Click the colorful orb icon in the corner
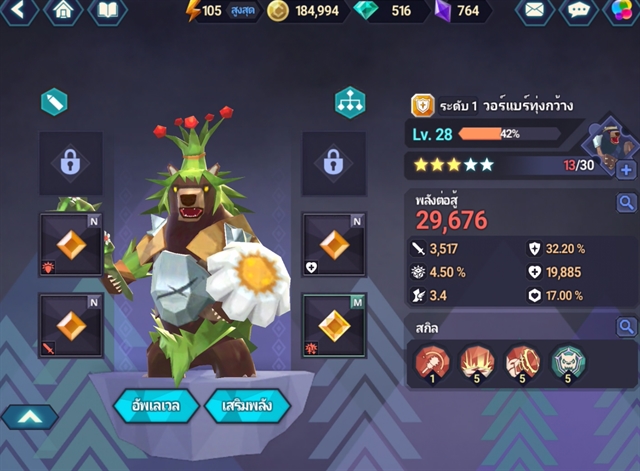The width and height of the screenshot is (640, 471). pos(623,11)
